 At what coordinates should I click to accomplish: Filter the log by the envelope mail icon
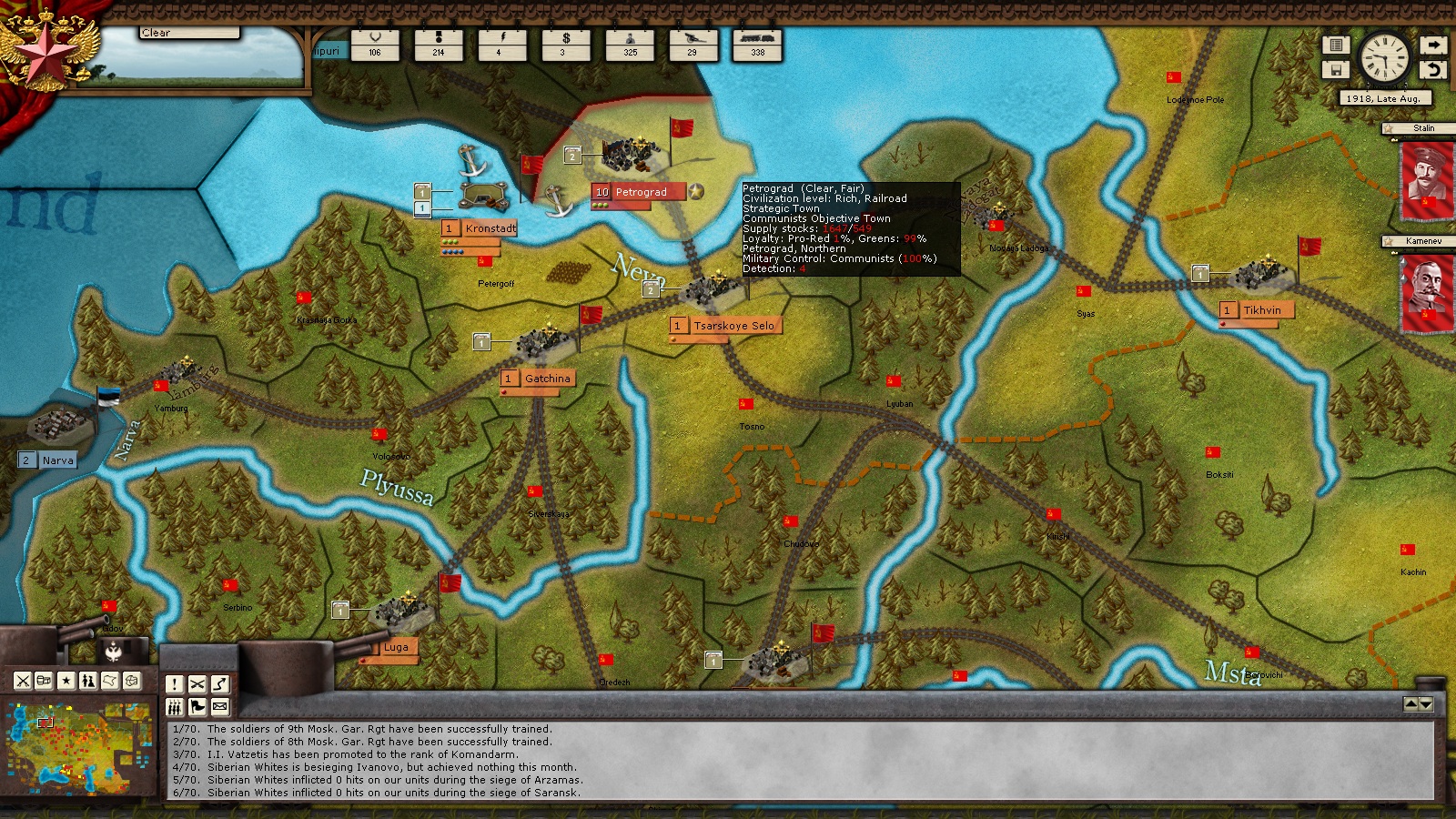219,707
